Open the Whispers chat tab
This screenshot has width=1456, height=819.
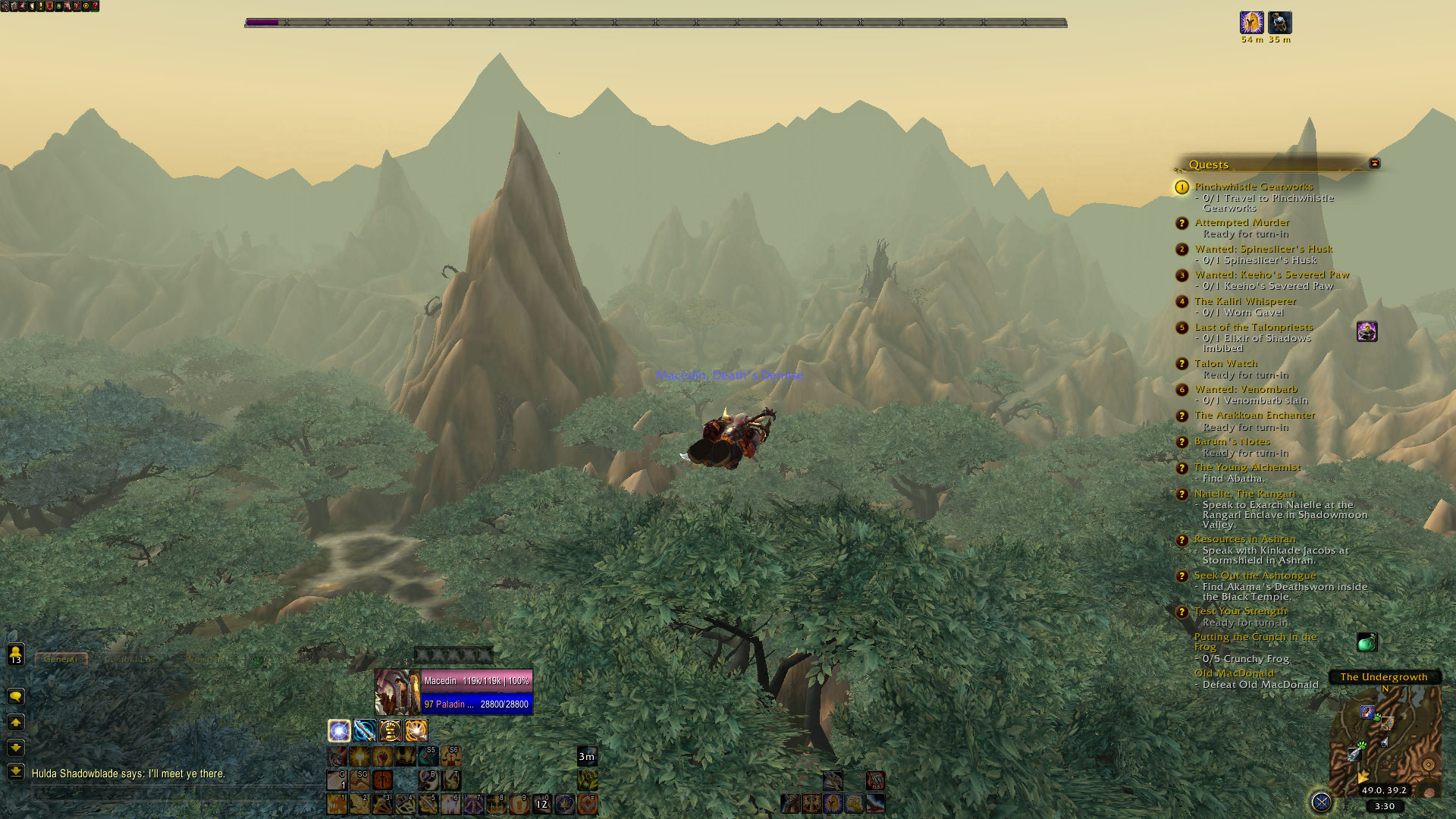click(206, 659)
